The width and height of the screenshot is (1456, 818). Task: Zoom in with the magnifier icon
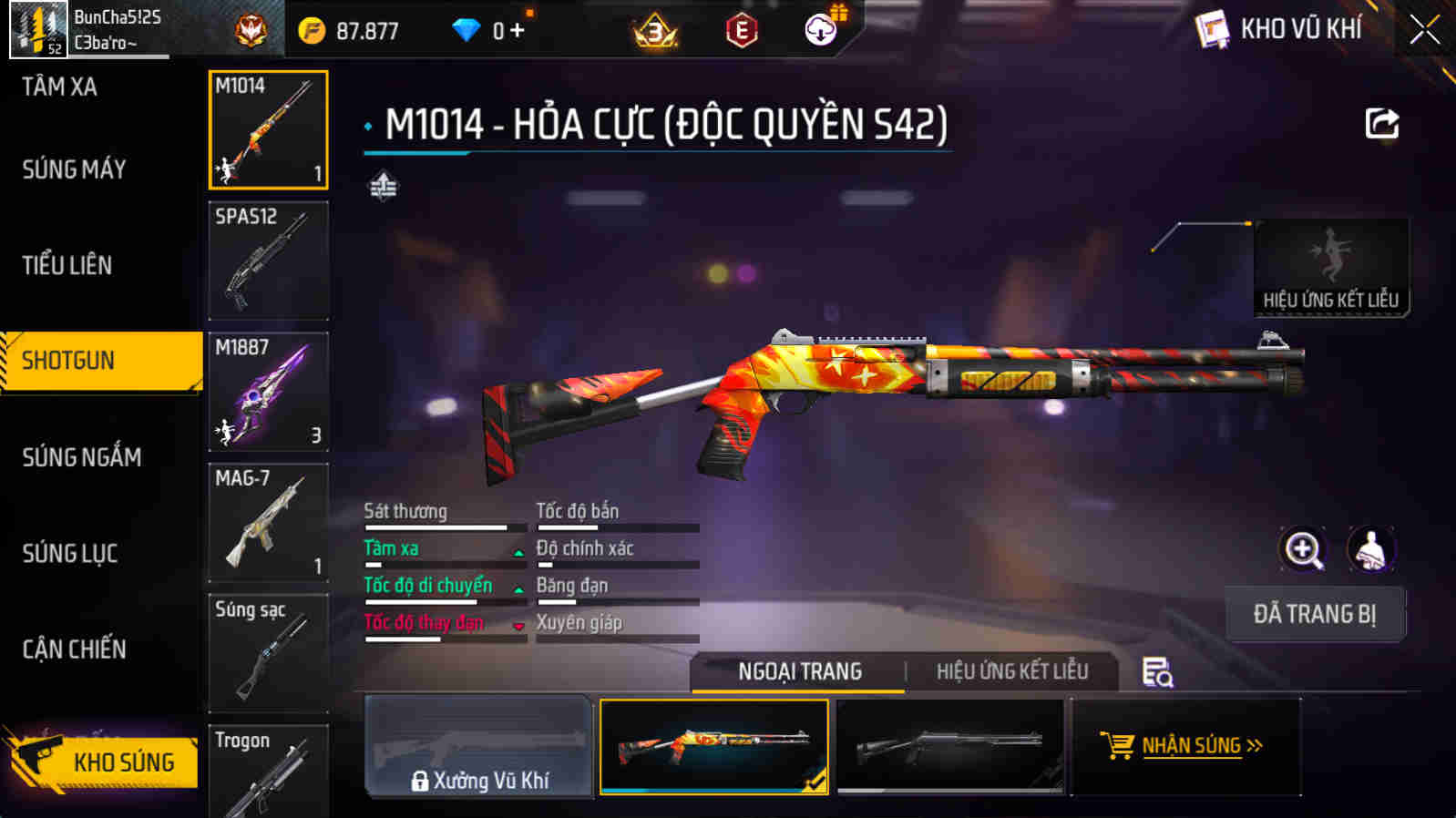(x=1303, y=550)
